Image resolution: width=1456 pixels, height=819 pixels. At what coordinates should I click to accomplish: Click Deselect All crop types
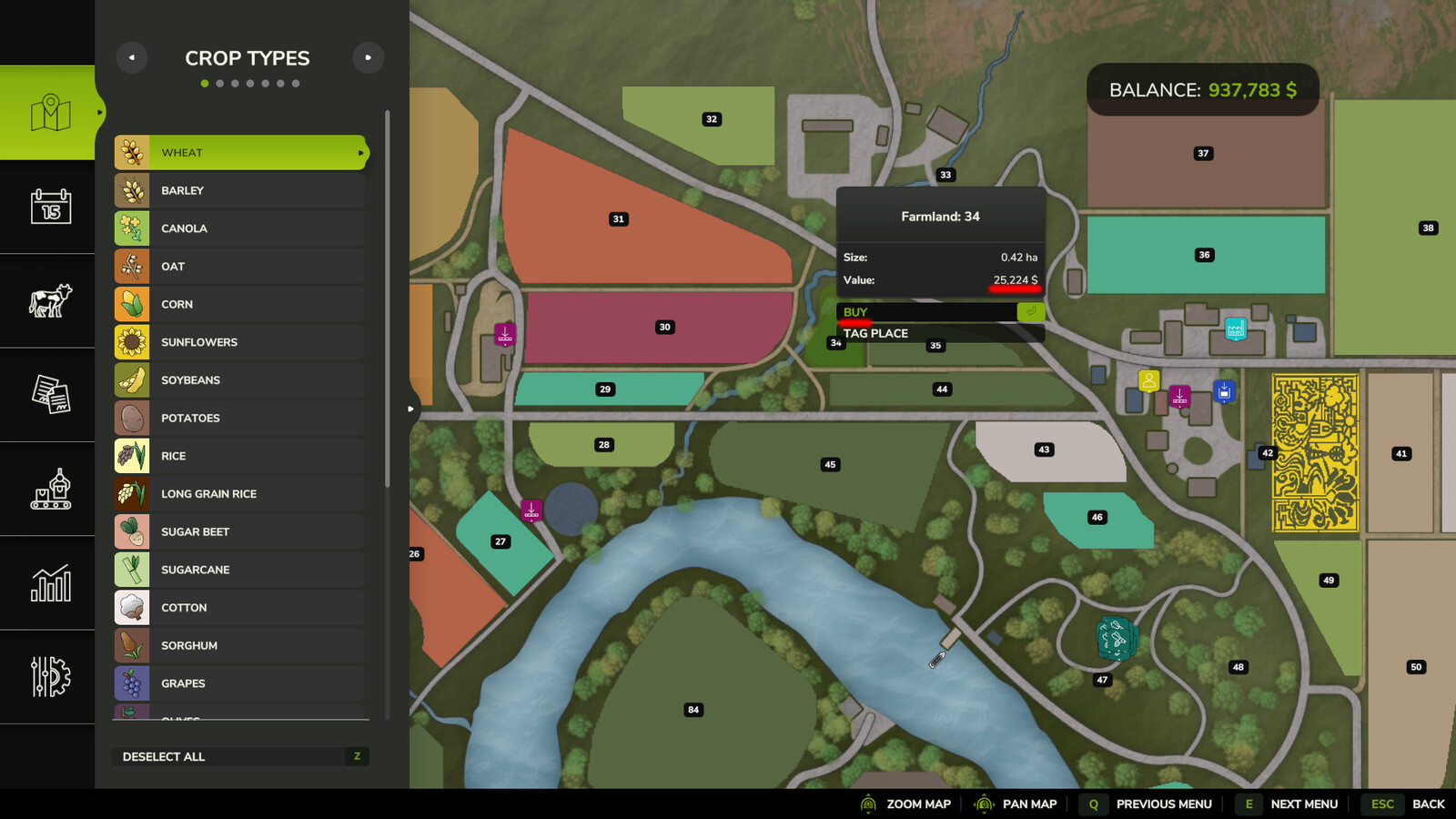[x=240, y=757]
